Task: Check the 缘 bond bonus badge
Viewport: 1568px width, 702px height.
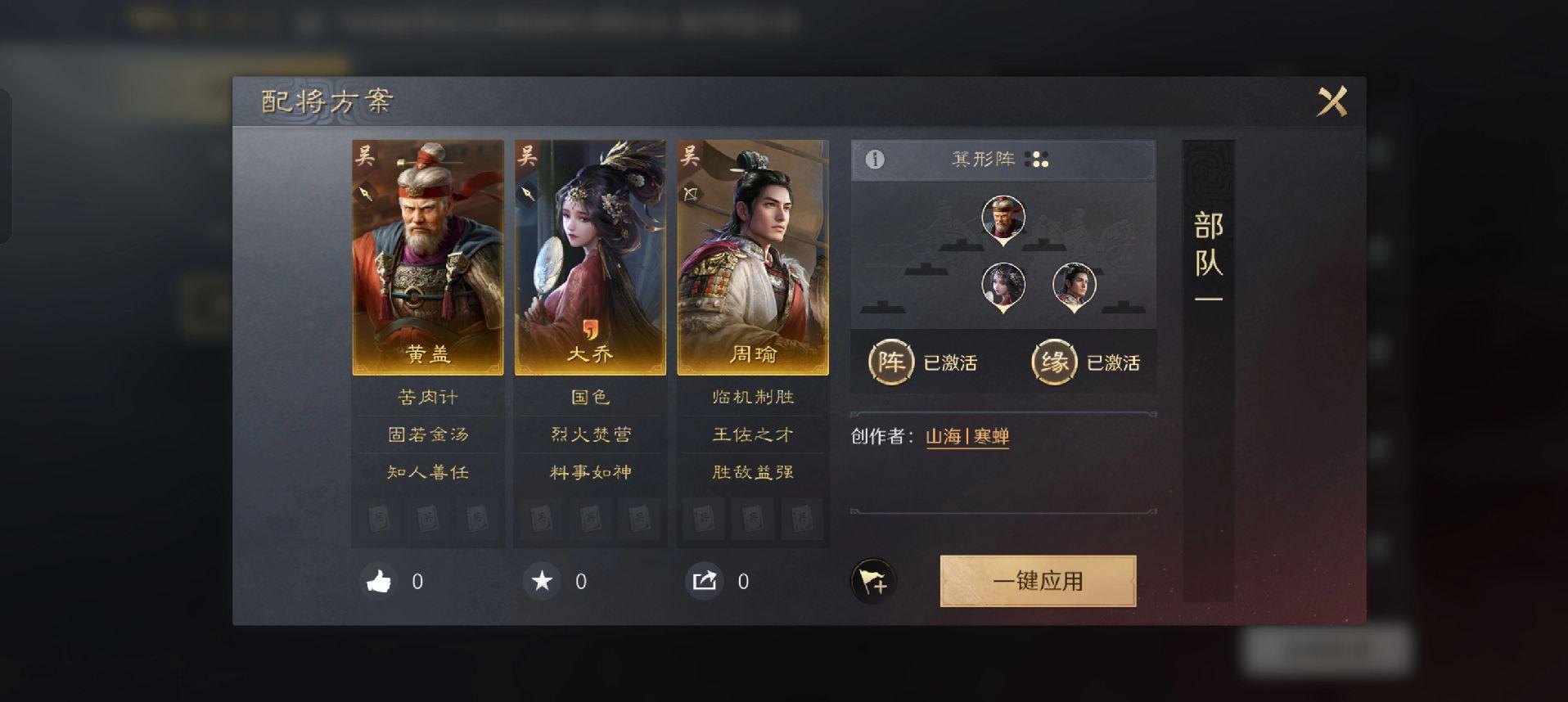Action: [x=1053, y=362]
